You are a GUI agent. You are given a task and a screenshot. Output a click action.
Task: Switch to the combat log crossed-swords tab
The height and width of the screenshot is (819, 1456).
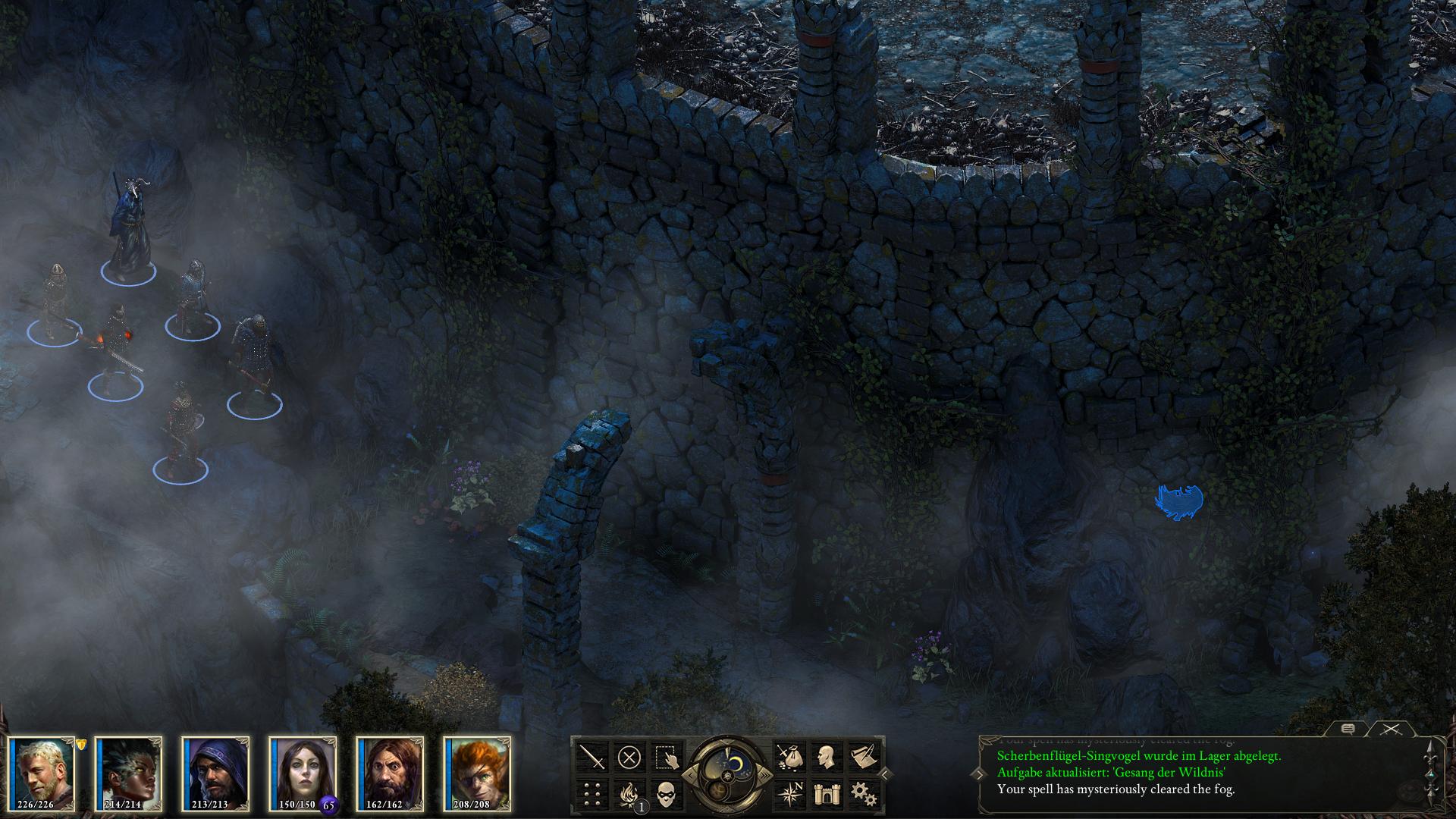click(x=1389, y=729)
